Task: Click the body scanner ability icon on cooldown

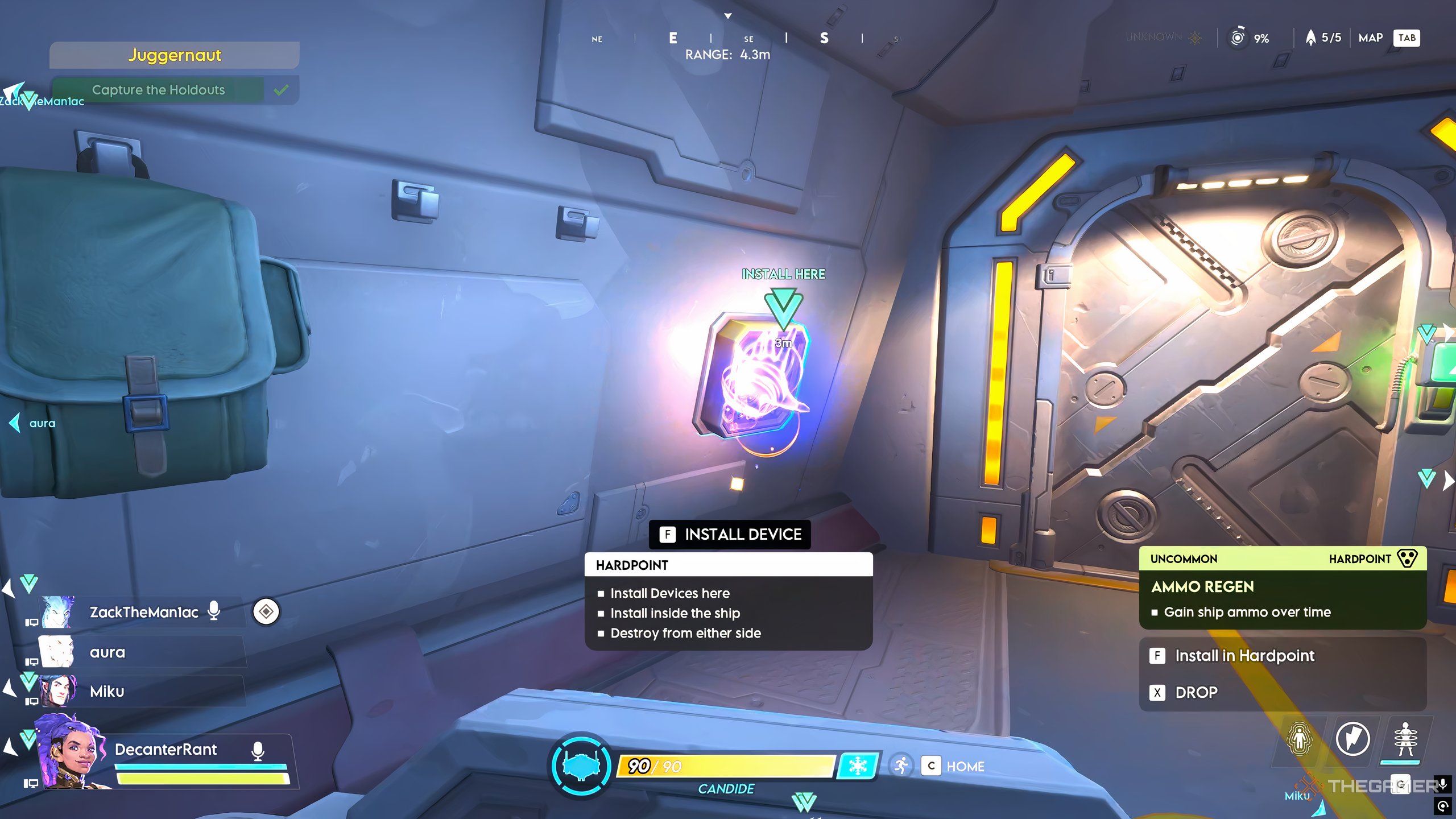Action: point(1405,738)
